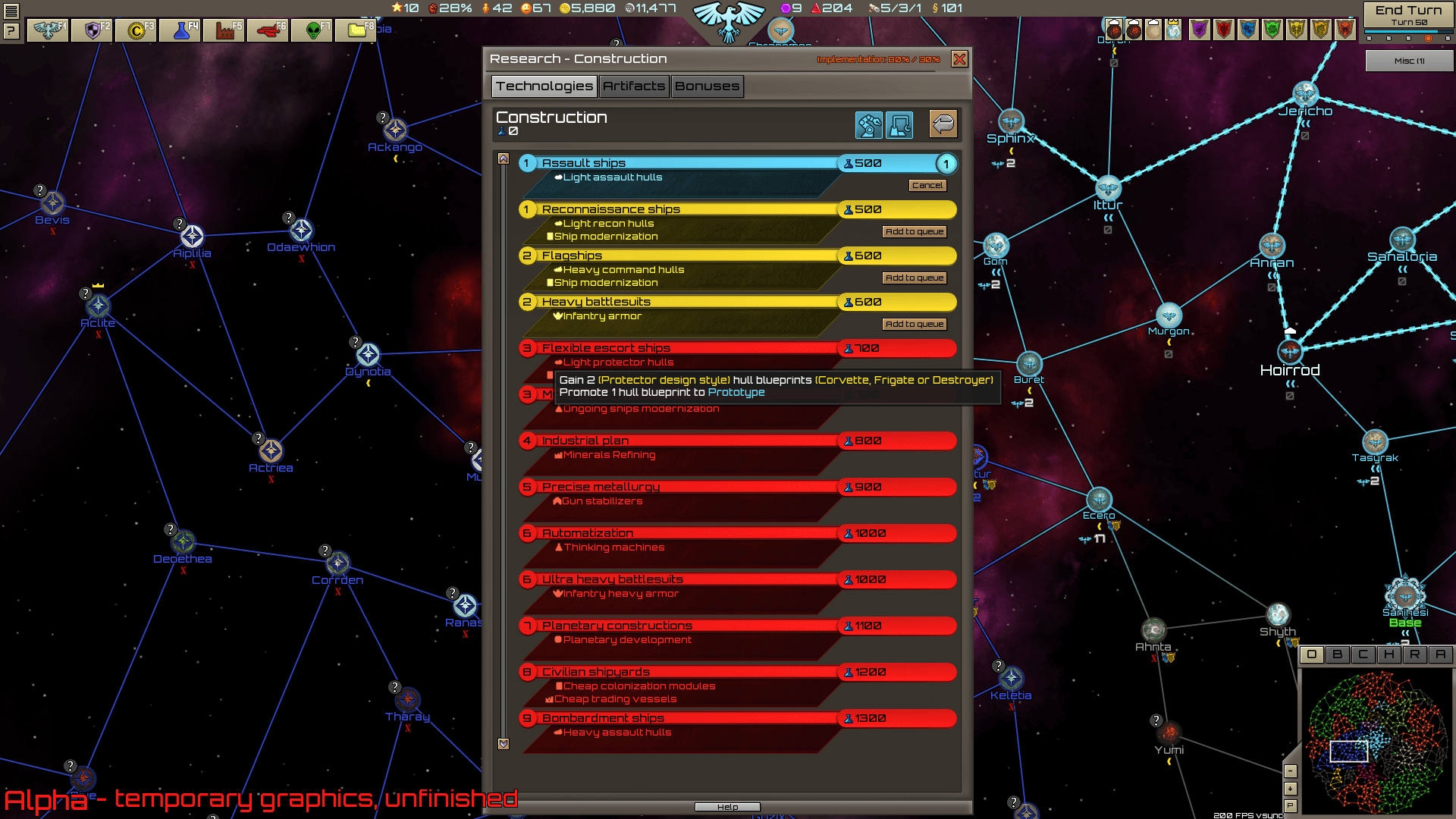Image resolution: width=1456 pixels, height=819 pixels.
Task: Add Flagships research to queue
Action: tap(915, 278)
